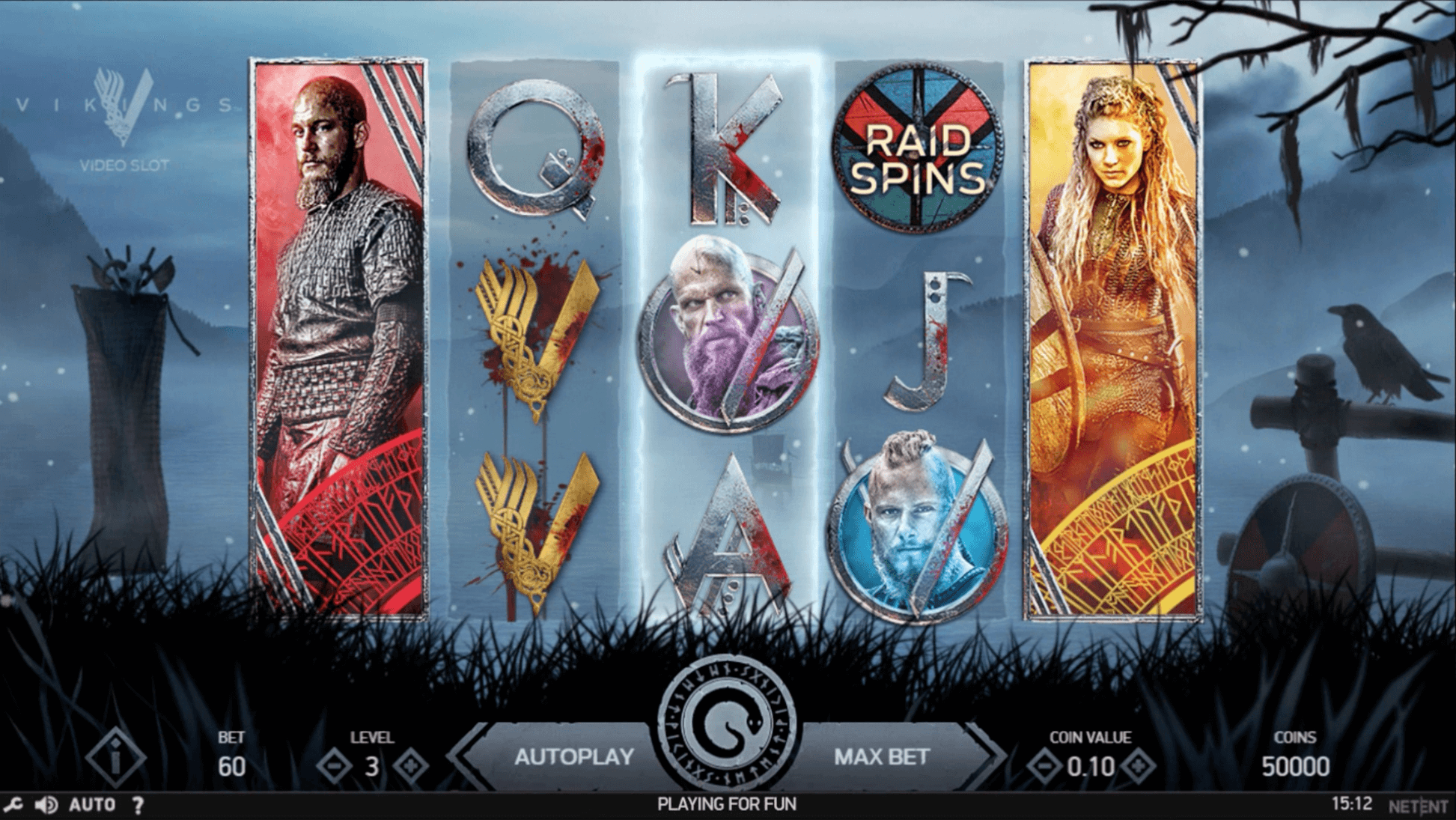
Task: Set the Max Bet
Action: coord(881,757)
